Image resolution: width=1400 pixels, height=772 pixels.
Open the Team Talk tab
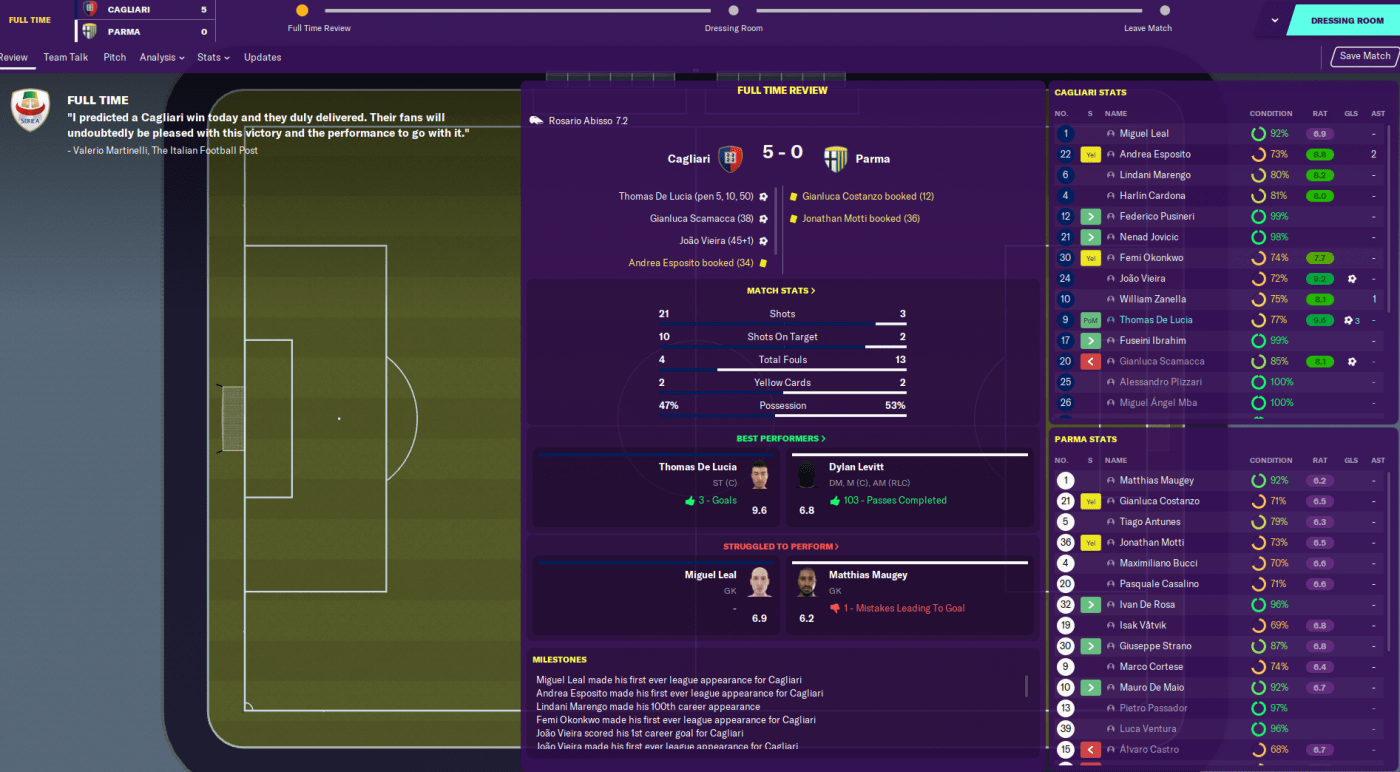point(66,57)
